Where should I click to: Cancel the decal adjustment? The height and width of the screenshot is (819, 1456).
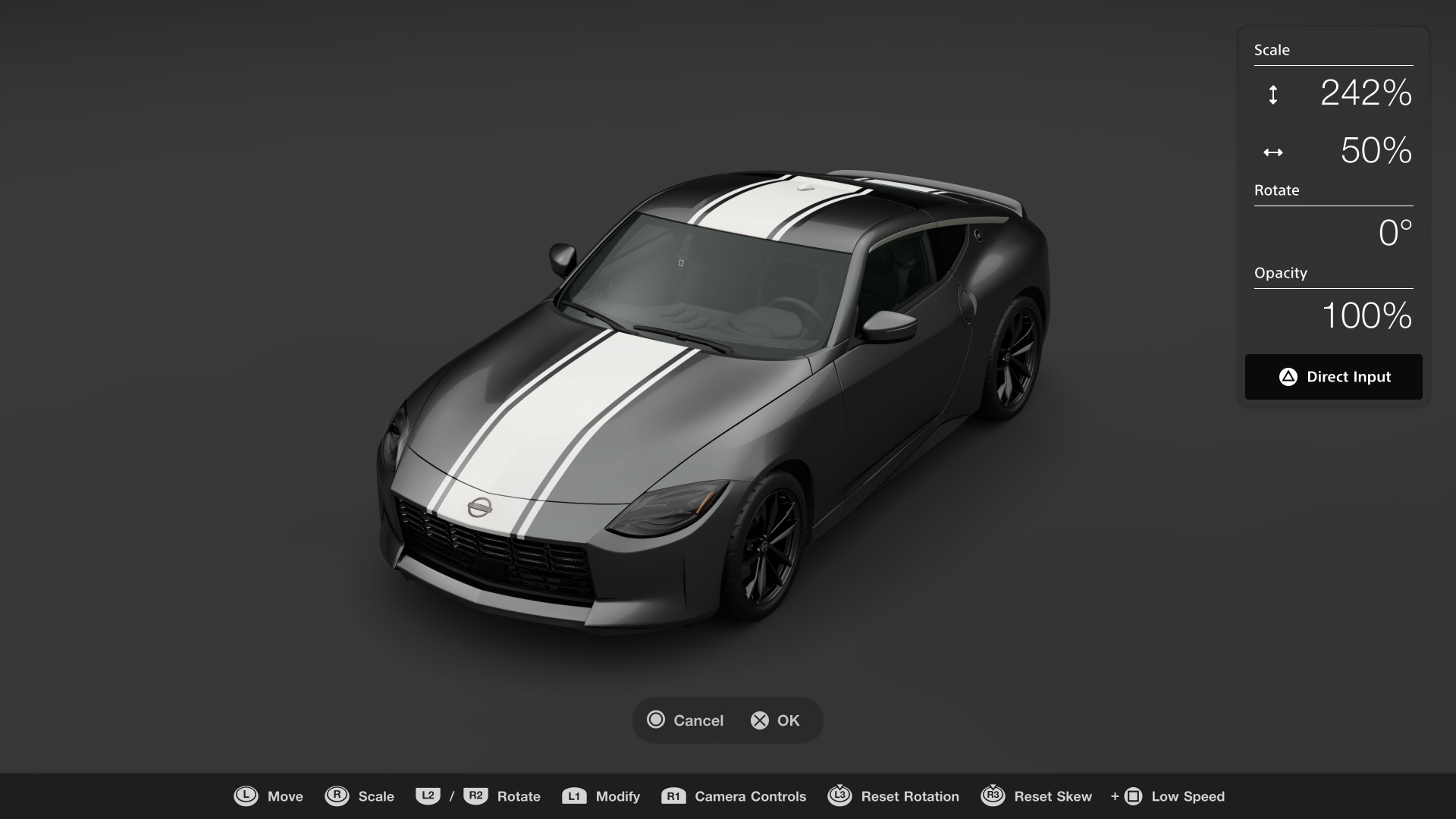click(x=686, y=720)
